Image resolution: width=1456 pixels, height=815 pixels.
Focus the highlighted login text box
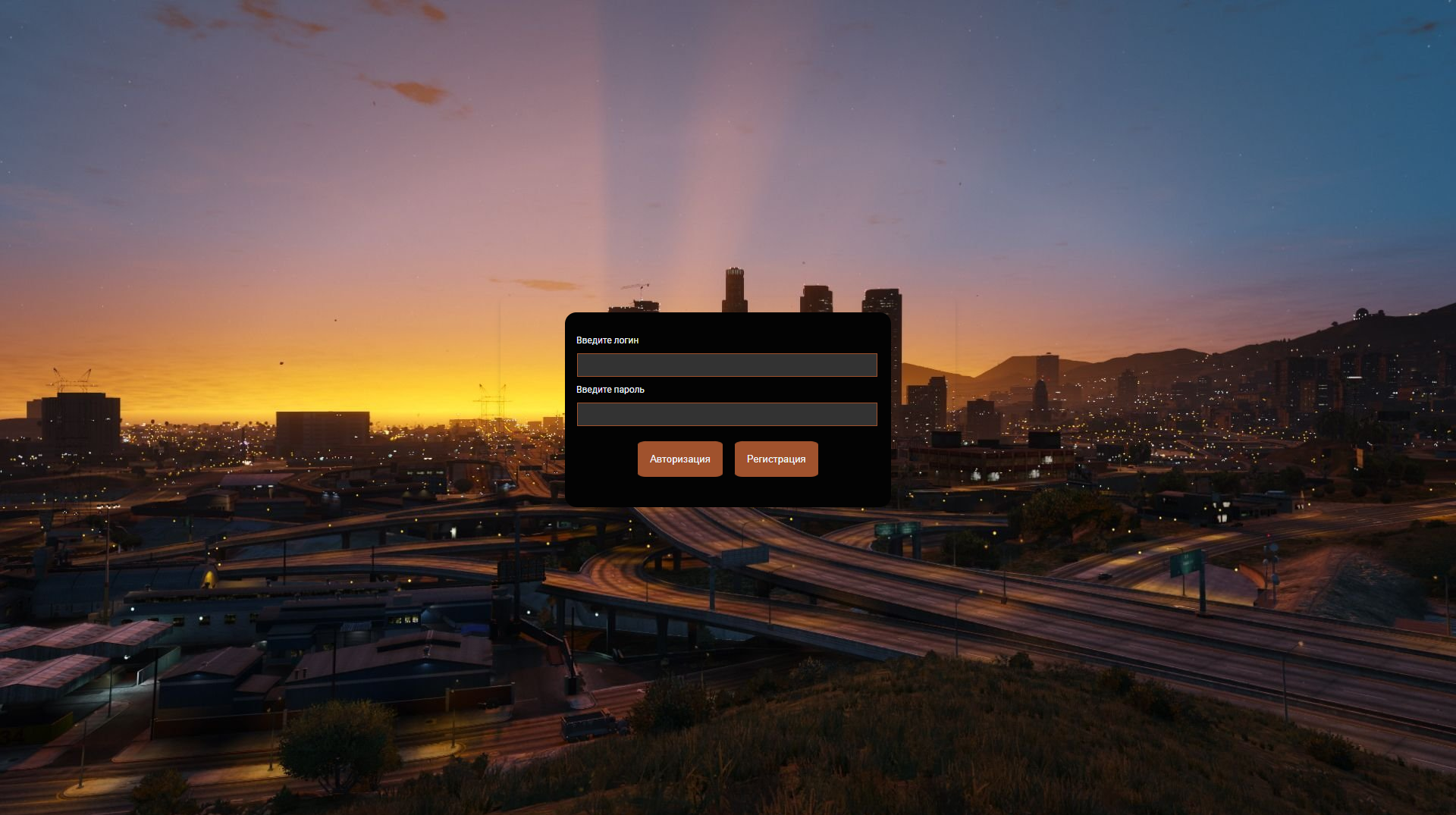(x=726, y=365)
